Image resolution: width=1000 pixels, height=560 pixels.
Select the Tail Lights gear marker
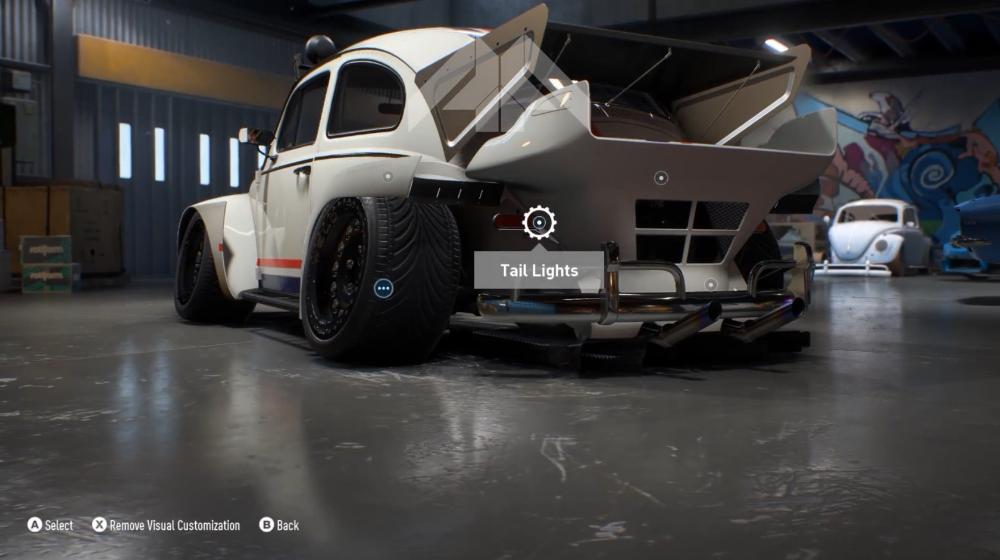tap(539, 222)
